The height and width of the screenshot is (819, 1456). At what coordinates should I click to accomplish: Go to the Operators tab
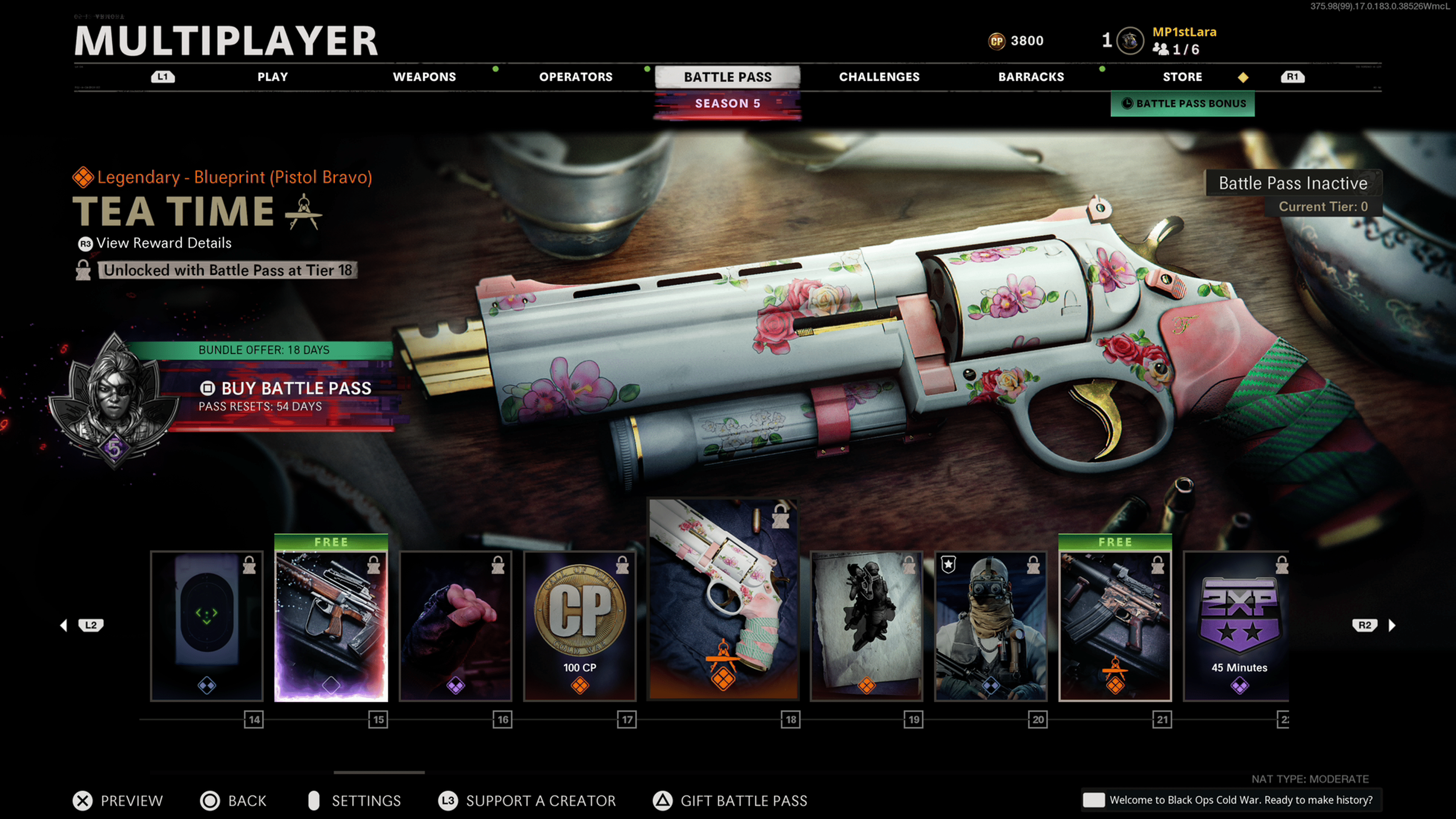click(576, 77)
